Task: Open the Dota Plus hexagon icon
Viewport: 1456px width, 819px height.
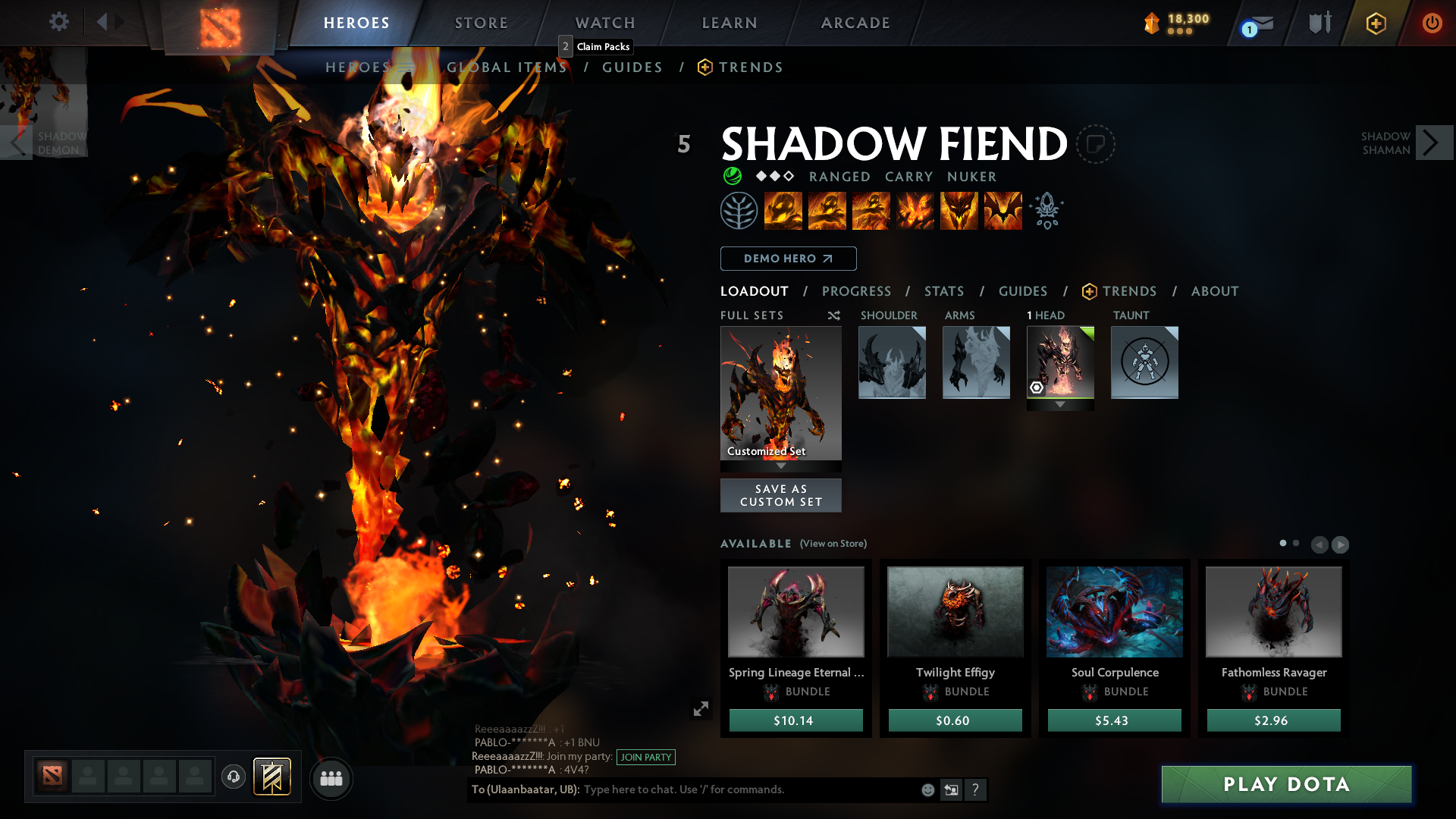Action: tap(1375, 23)
